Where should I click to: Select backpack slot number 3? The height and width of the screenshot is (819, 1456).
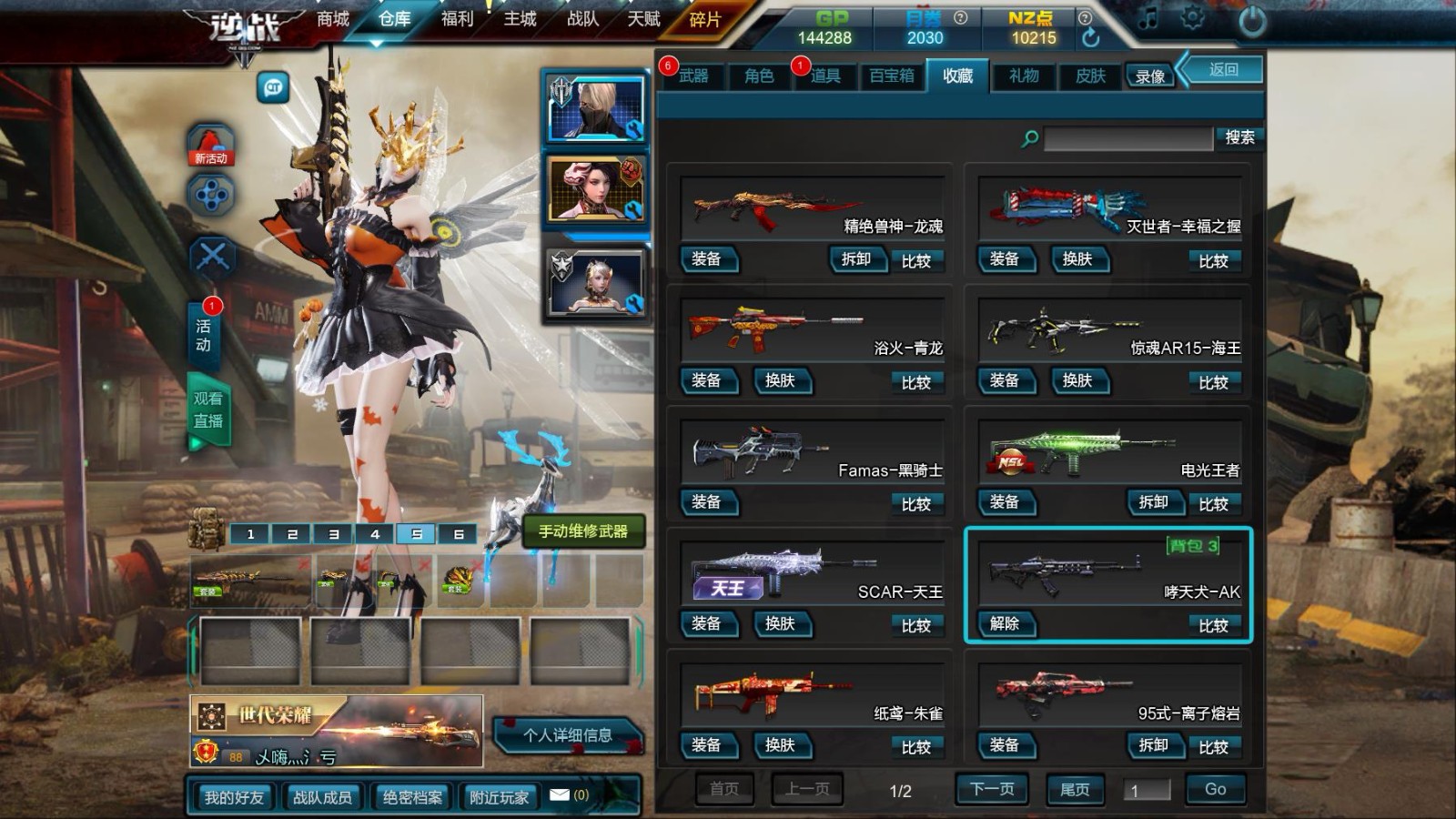(334, 534)
